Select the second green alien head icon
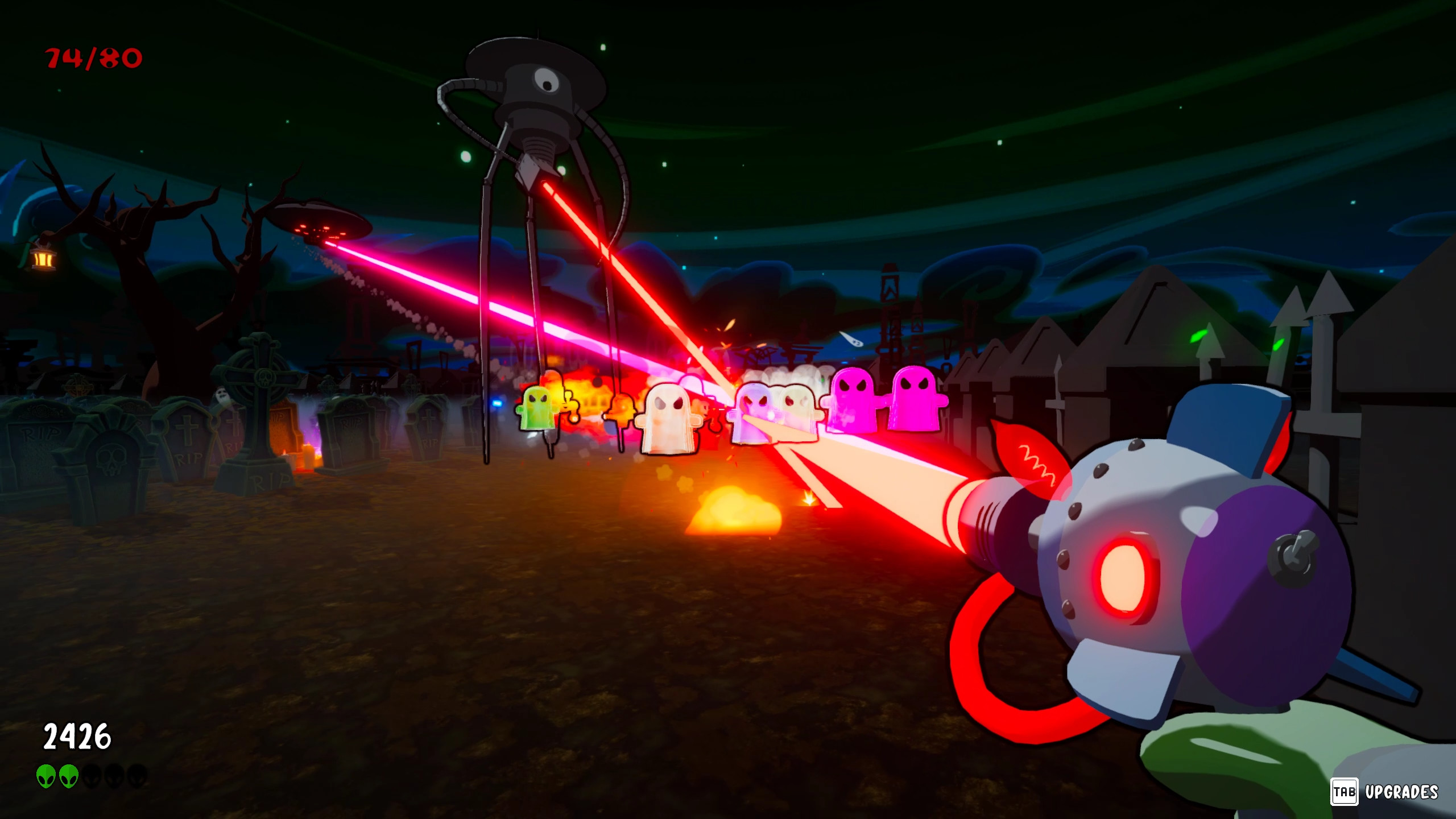Image resolution: width=1456 pixels, height=819 pixels. [x=69, y=776]
